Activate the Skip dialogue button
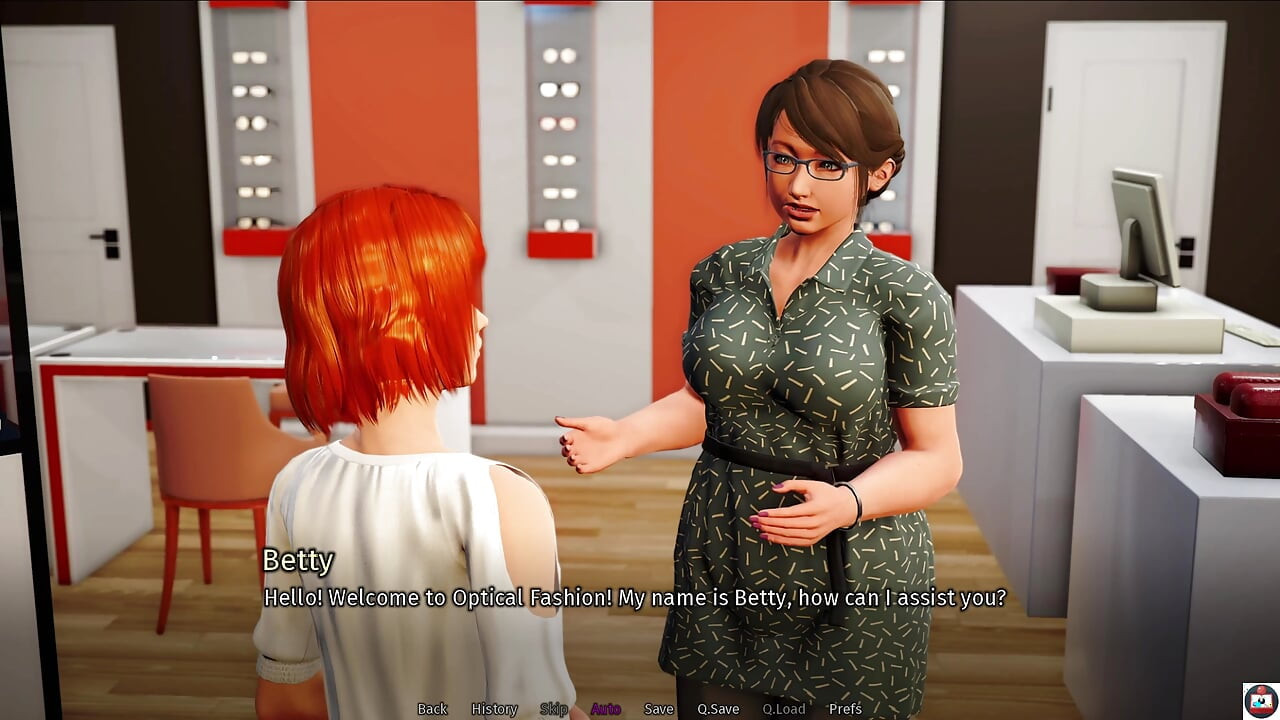 (x=554, y=709)
